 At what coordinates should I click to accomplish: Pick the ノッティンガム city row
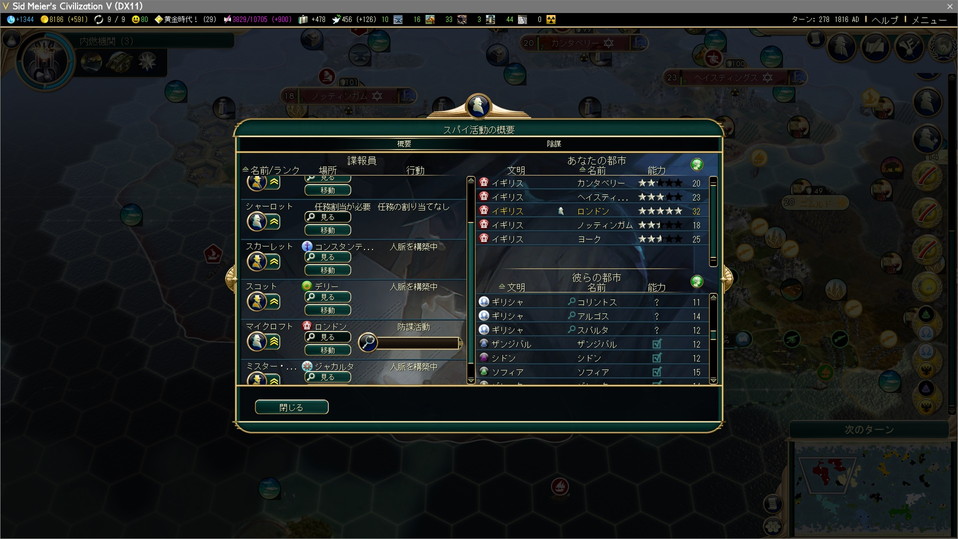point(593,225)
